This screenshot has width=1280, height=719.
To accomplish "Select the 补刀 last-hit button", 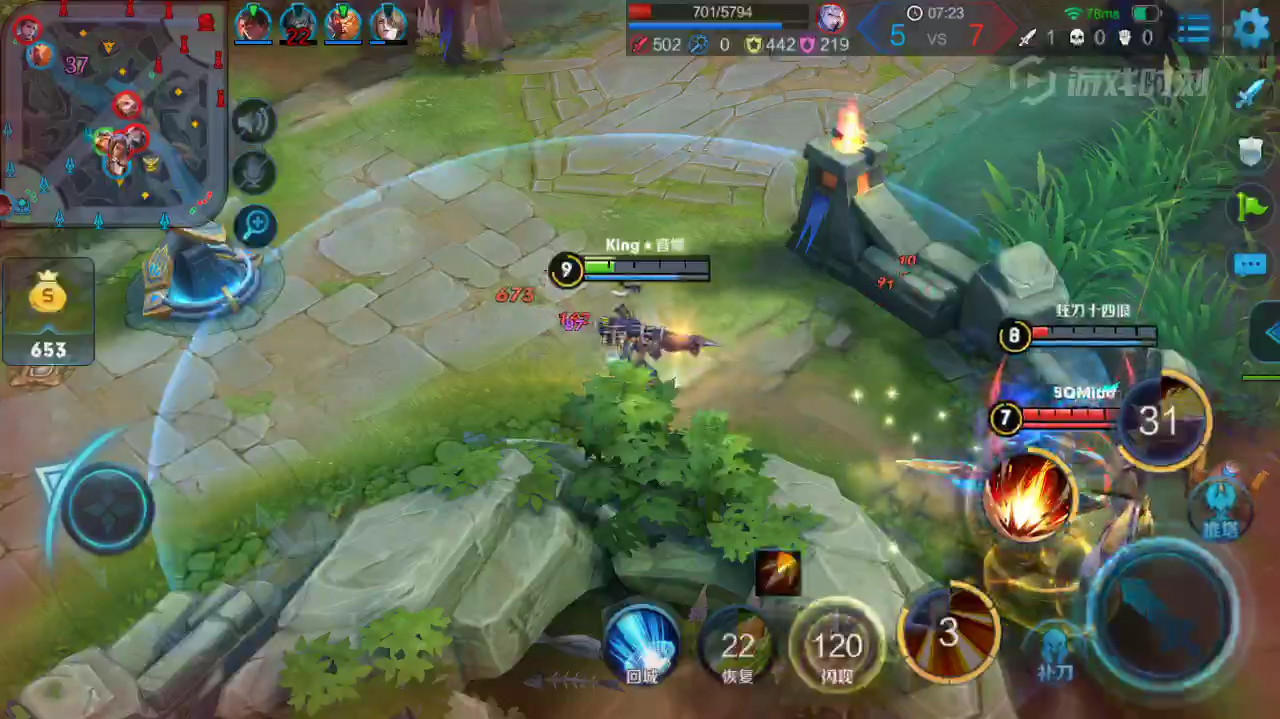I will (1055, 650).
